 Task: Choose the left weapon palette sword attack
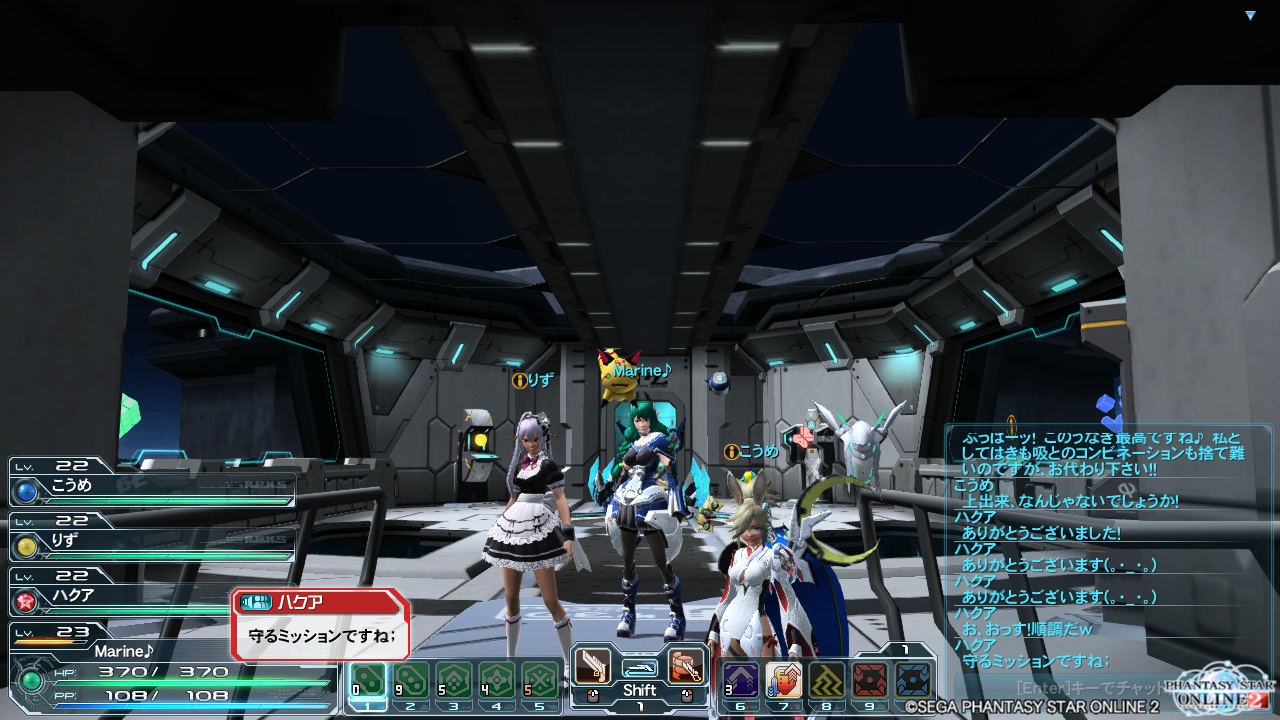pyautogui.click(x=593, y=666)
